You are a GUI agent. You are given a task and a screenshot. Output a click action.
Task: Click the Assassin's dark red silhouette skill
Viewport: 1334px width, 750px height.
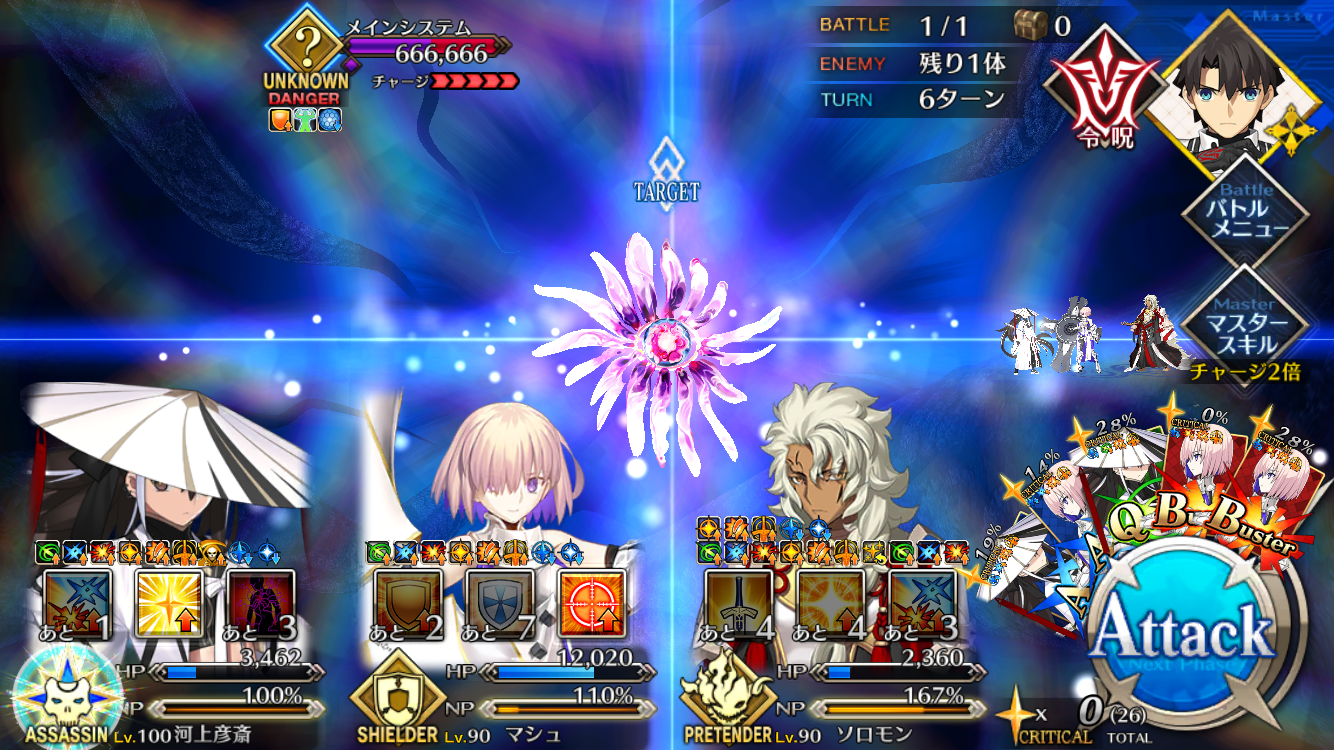point(261,603)
